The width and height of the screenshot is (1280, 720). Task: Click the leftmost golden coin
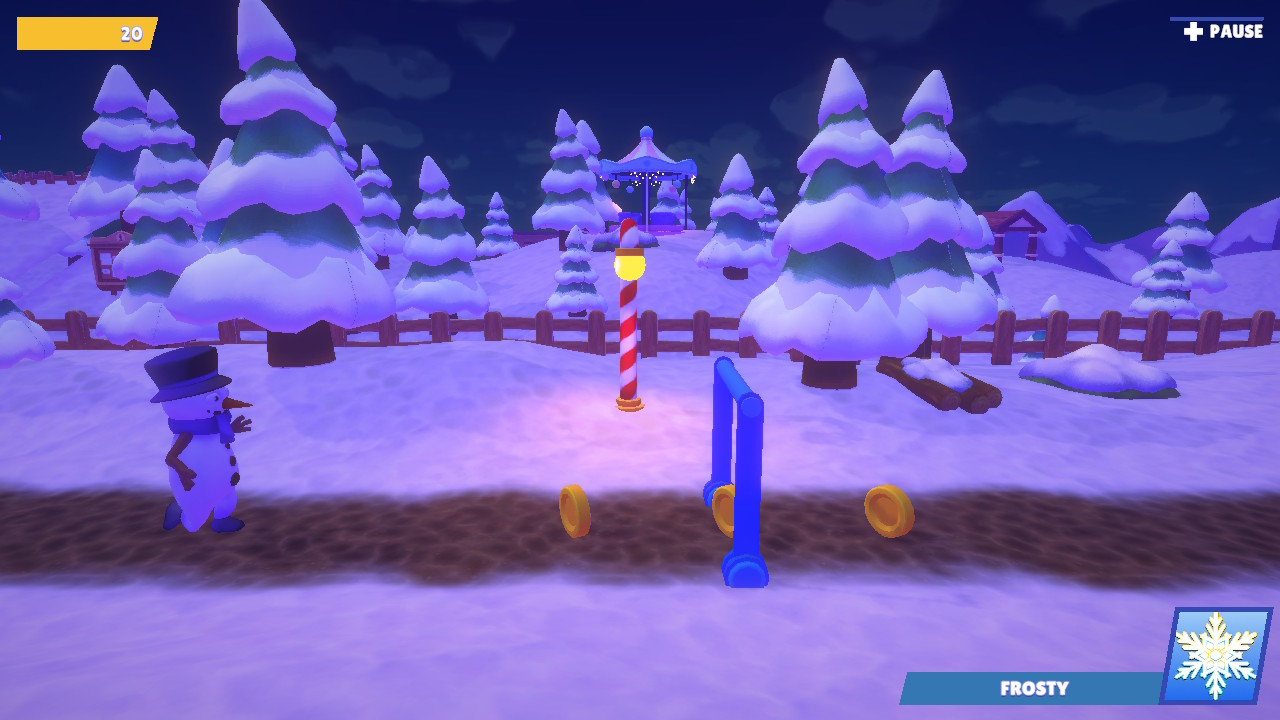click(573, 509)
